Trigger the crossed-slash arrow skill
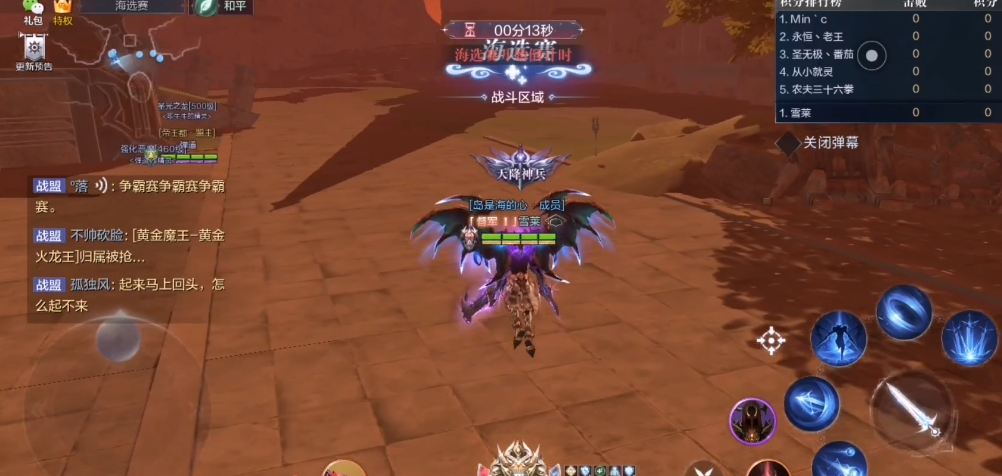 811,403
